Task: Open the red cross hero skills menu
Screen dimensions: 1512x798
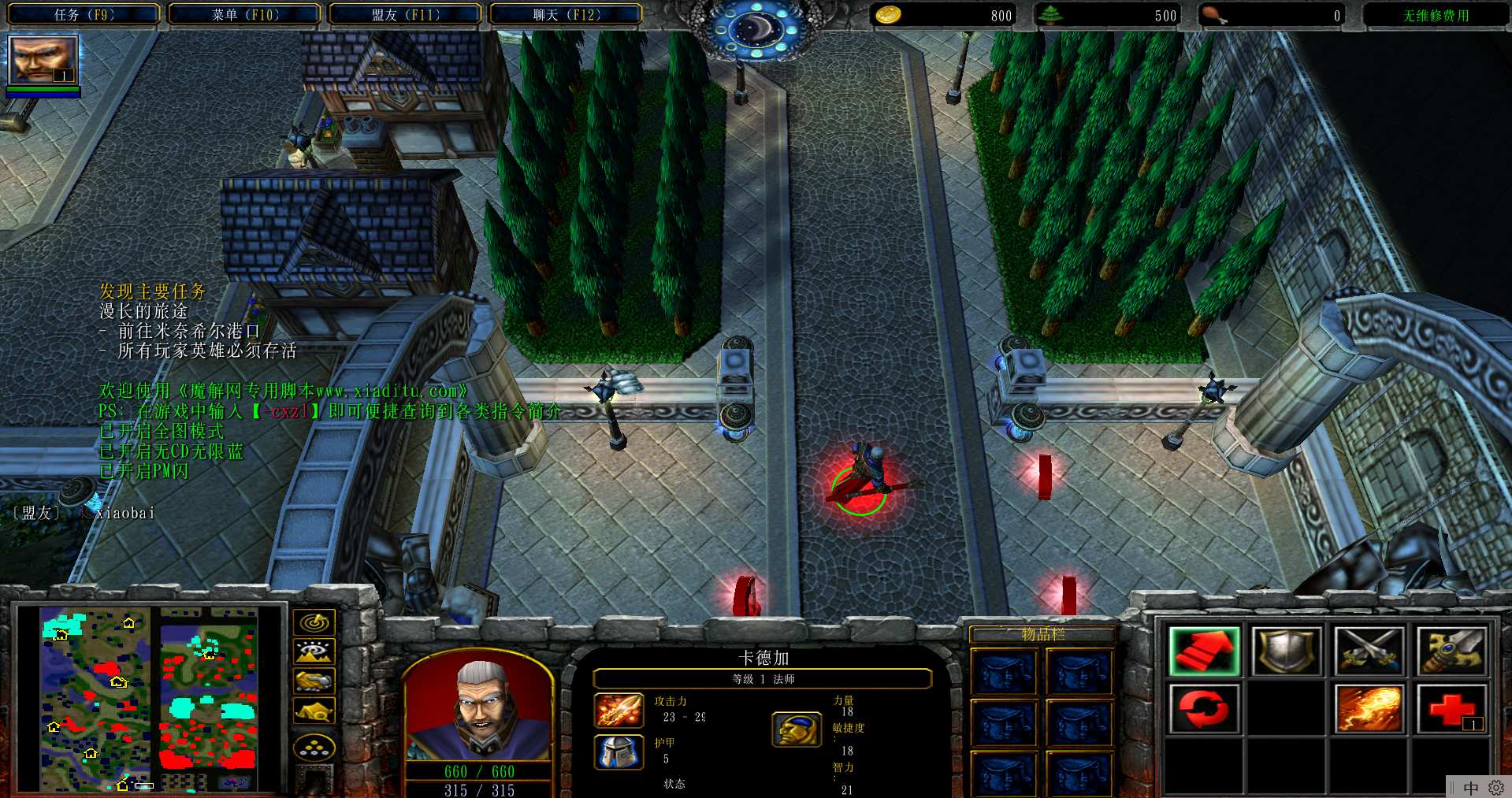Action: pyautogui.click(x=1451, y=708)
